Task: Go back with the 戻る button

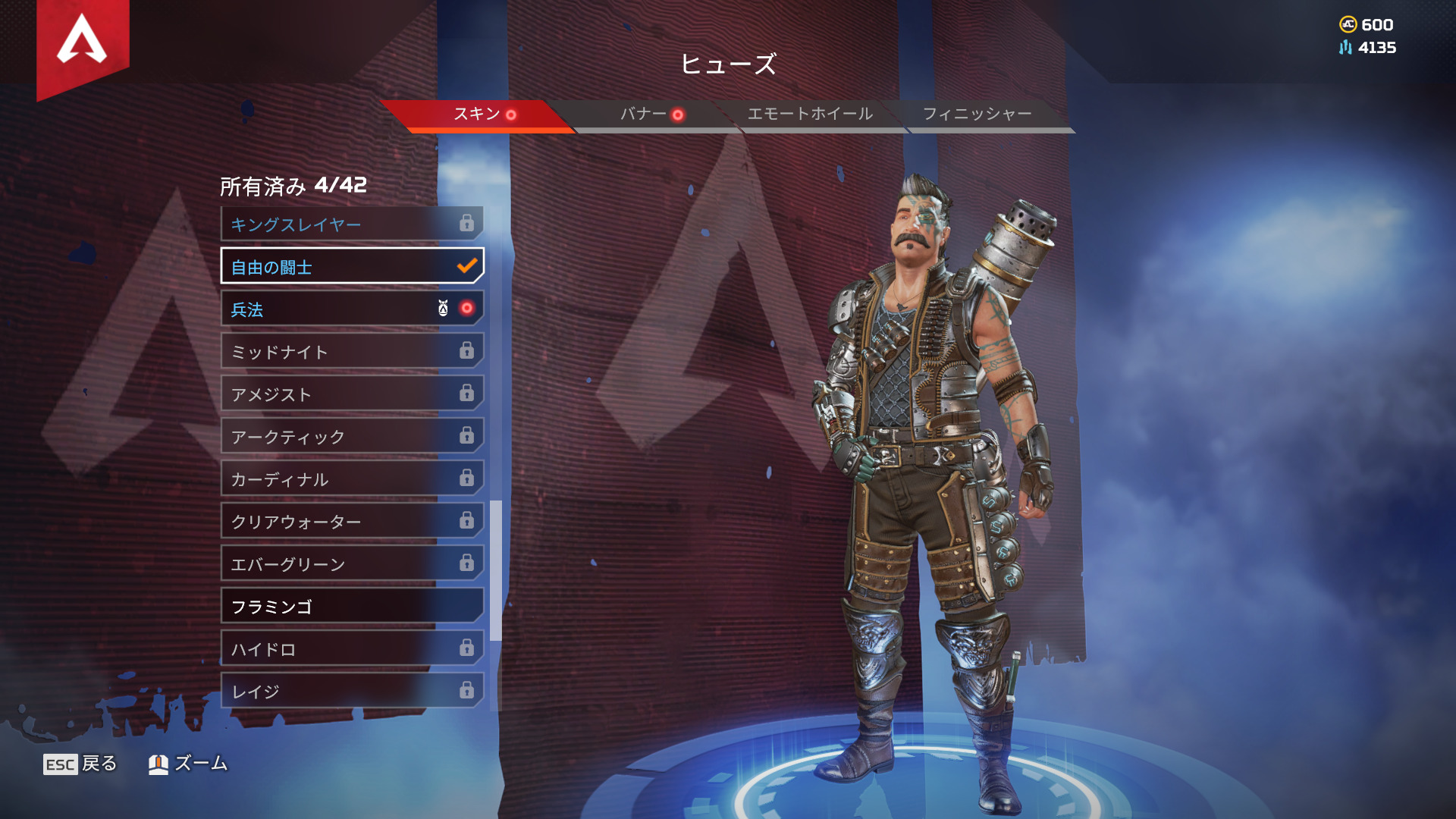Action: 80,764
